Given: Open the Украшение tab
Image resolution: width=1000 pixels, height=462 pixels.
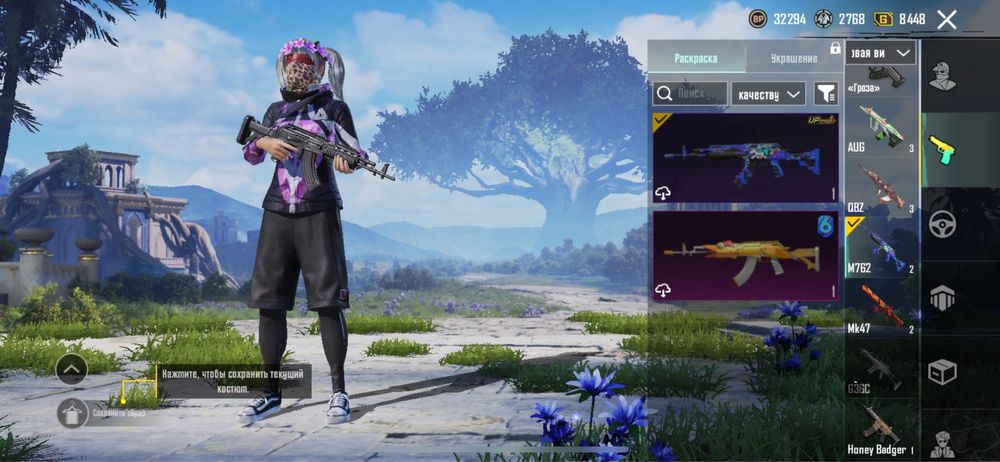Looking at the screenshot, I should coord(794,58).
